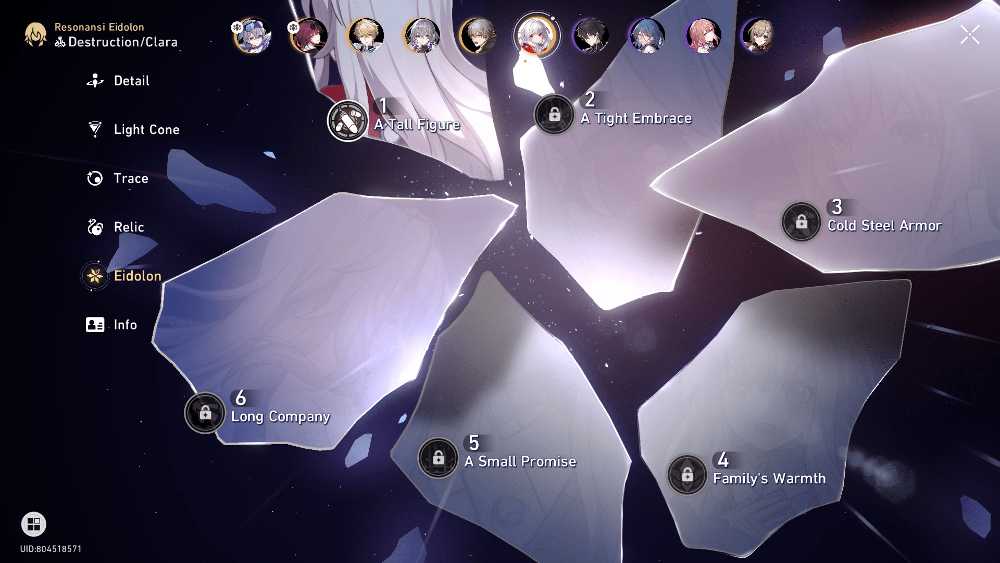This screenshot has height=563, width=1000.
Task: Open the four-square grid menu button
Action: point(33,524)
